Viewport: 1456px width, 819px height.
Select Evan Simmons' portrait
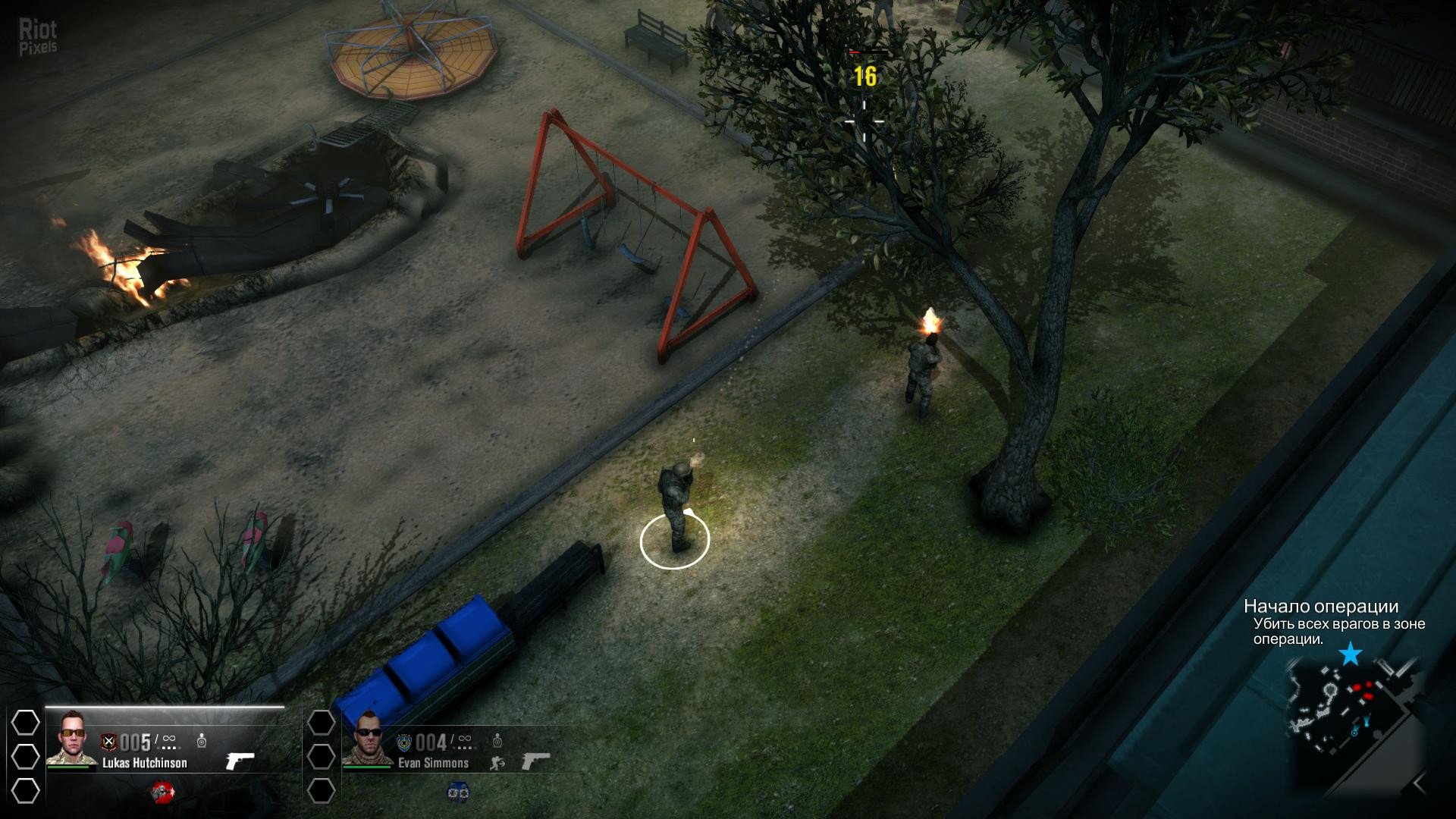(x=368, y=738)
